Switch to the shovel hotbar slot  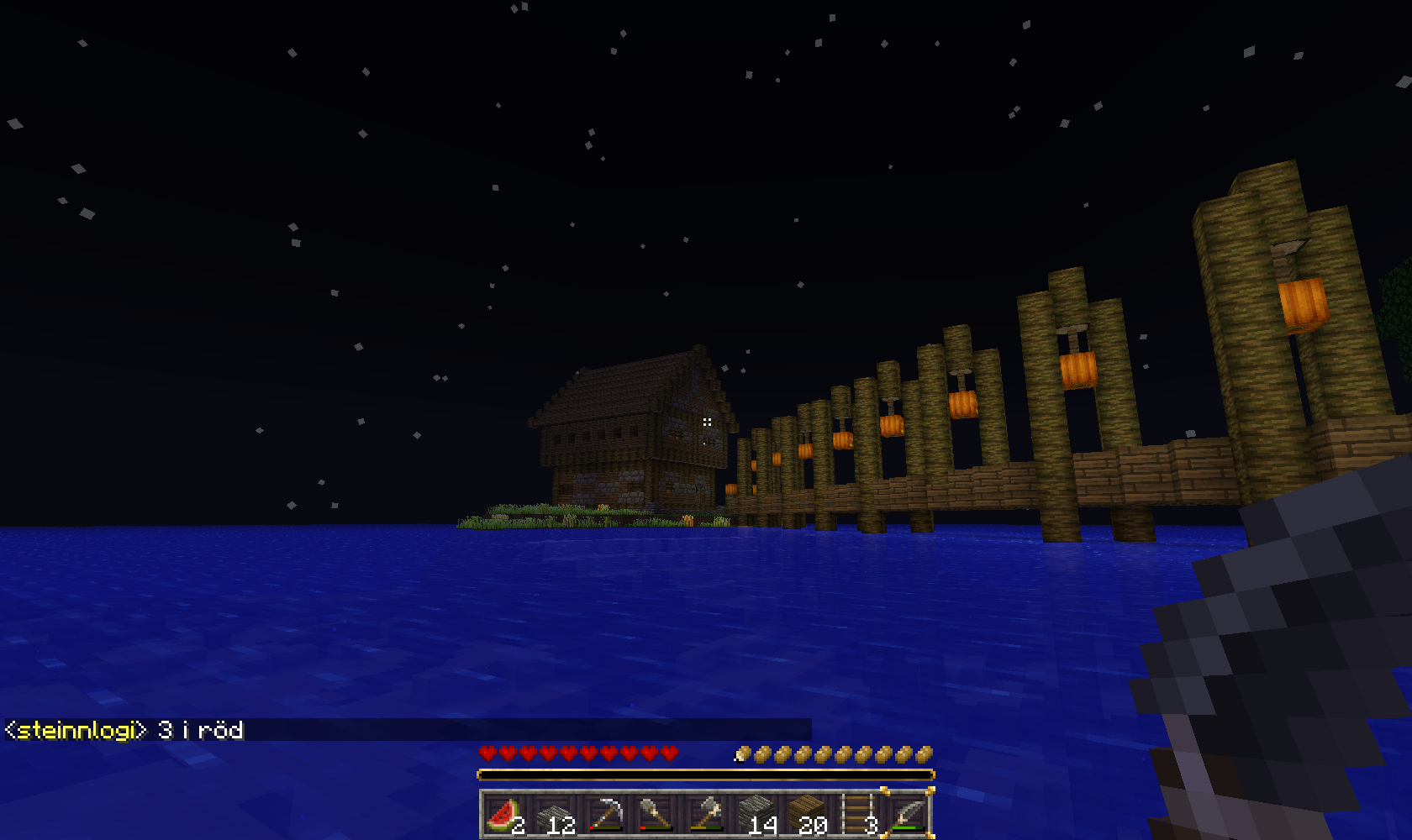656,815
